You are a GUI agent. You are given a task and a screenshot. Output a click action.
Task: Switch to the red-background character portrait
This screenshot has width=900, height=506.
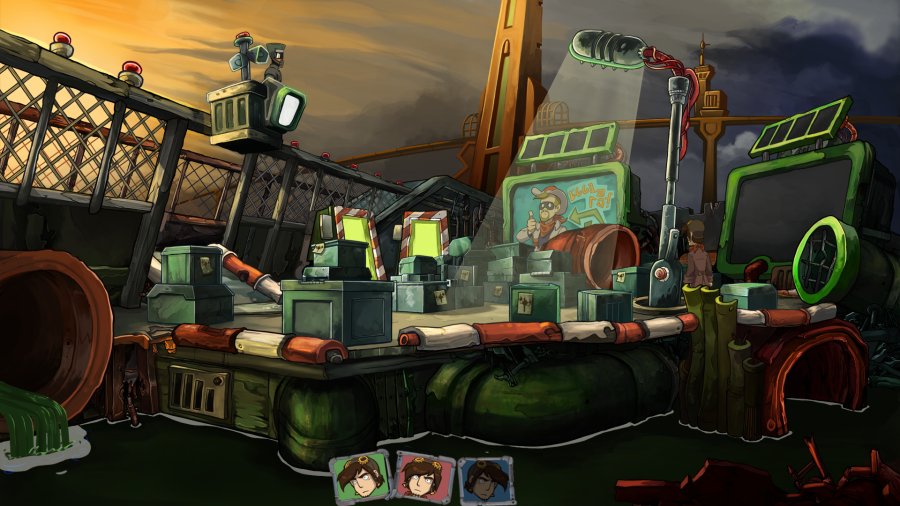point(423,477)
